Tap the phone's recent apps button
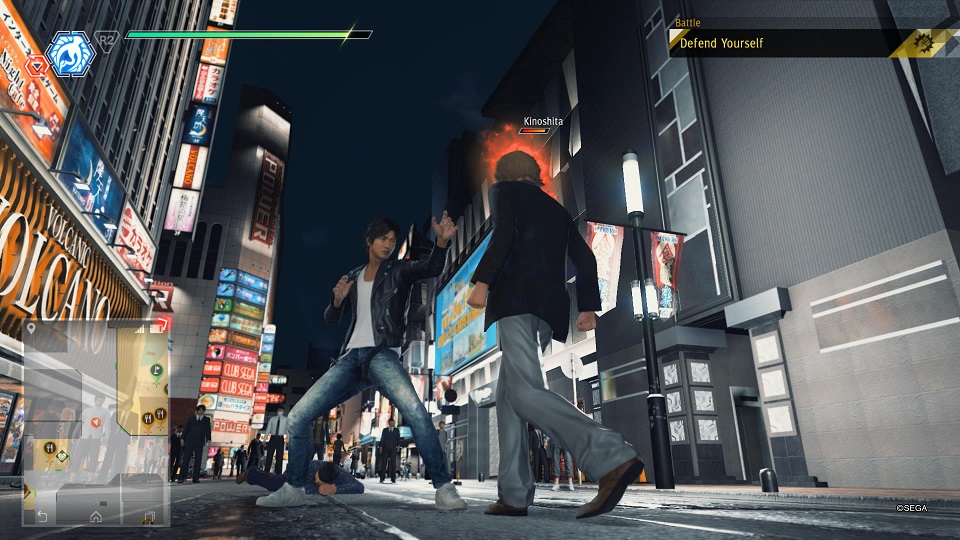The height and width of the screenshot is (540, 960). point(148,516)
